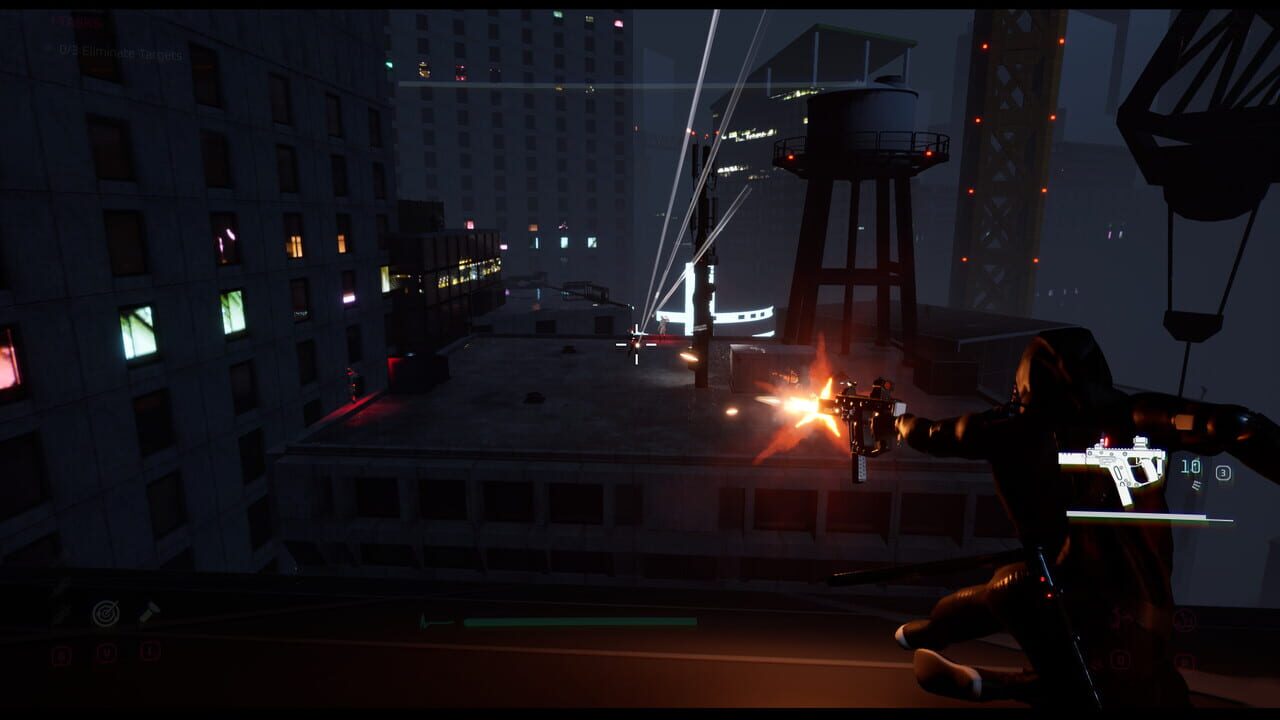The image size is (1280, 720).
Task: Click the syringe stim icon
Action: coord(149,613)
